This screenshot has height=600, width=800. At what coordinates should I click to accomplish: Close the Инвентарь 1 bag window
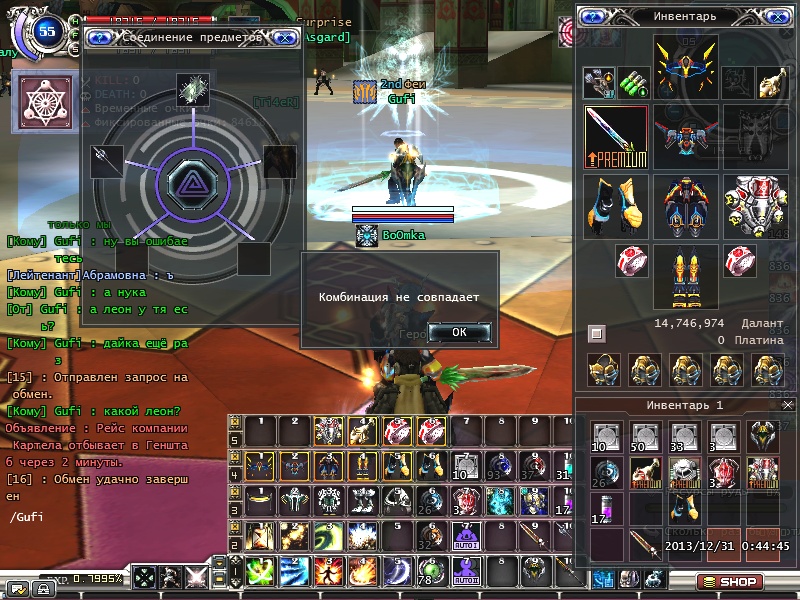787,404
